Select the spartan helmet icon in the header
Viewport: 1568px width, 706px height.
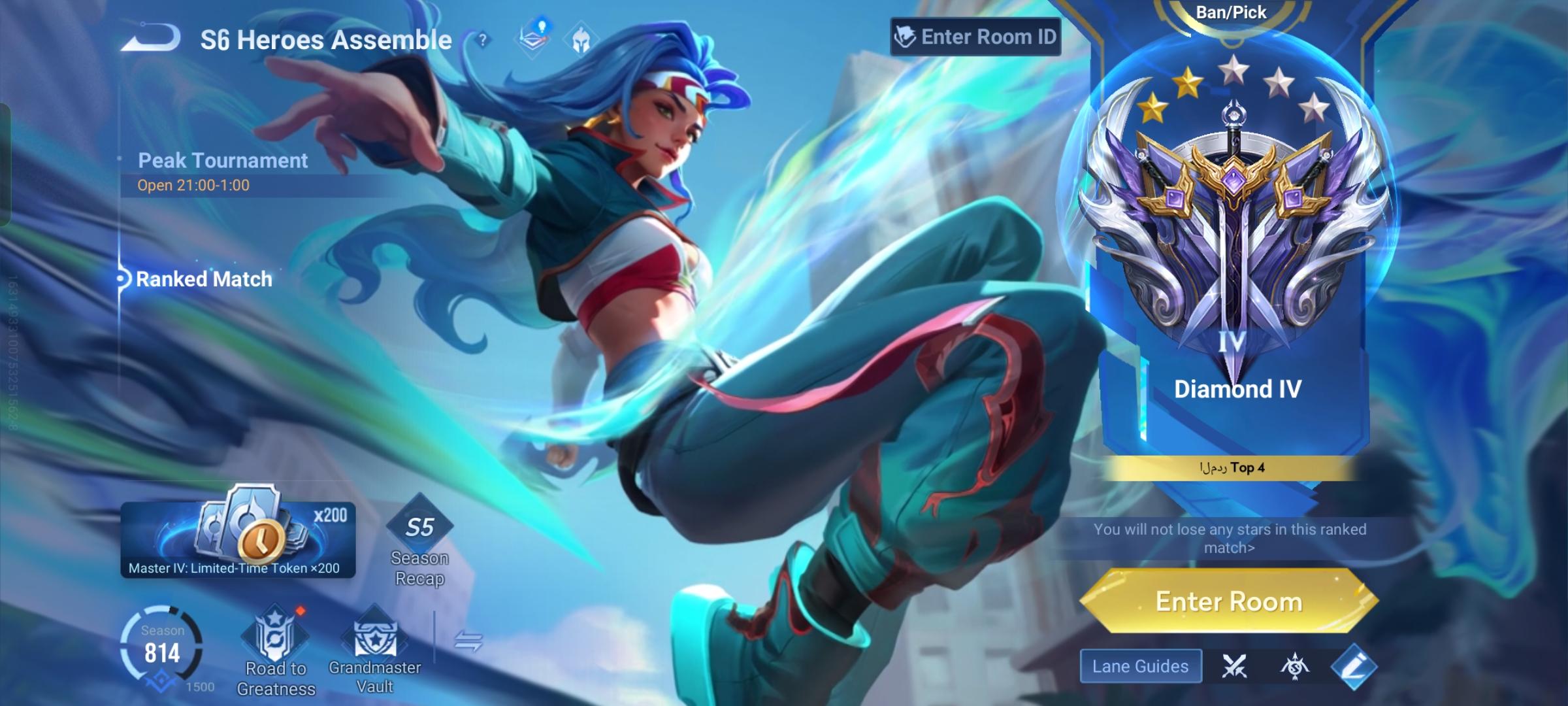581,40
